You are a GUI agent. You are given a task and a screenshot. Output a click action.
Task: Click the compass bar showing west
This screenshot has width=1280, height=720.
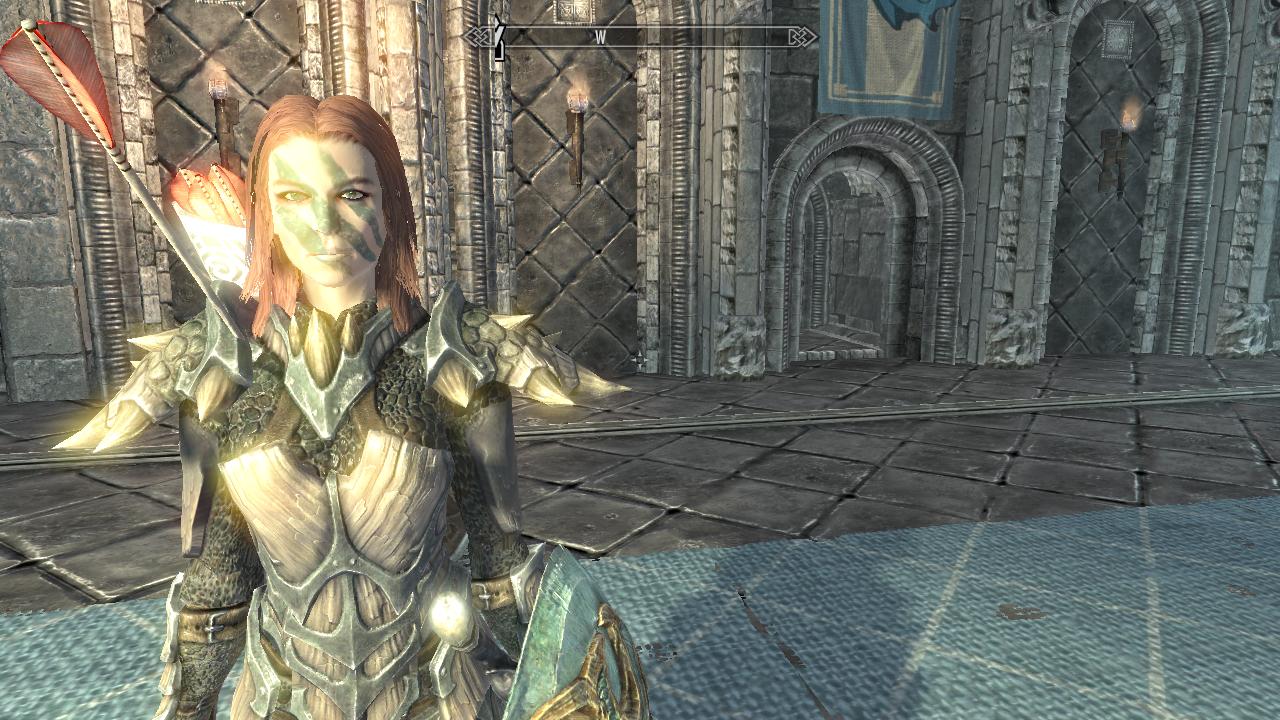click(x=641, y=37)
